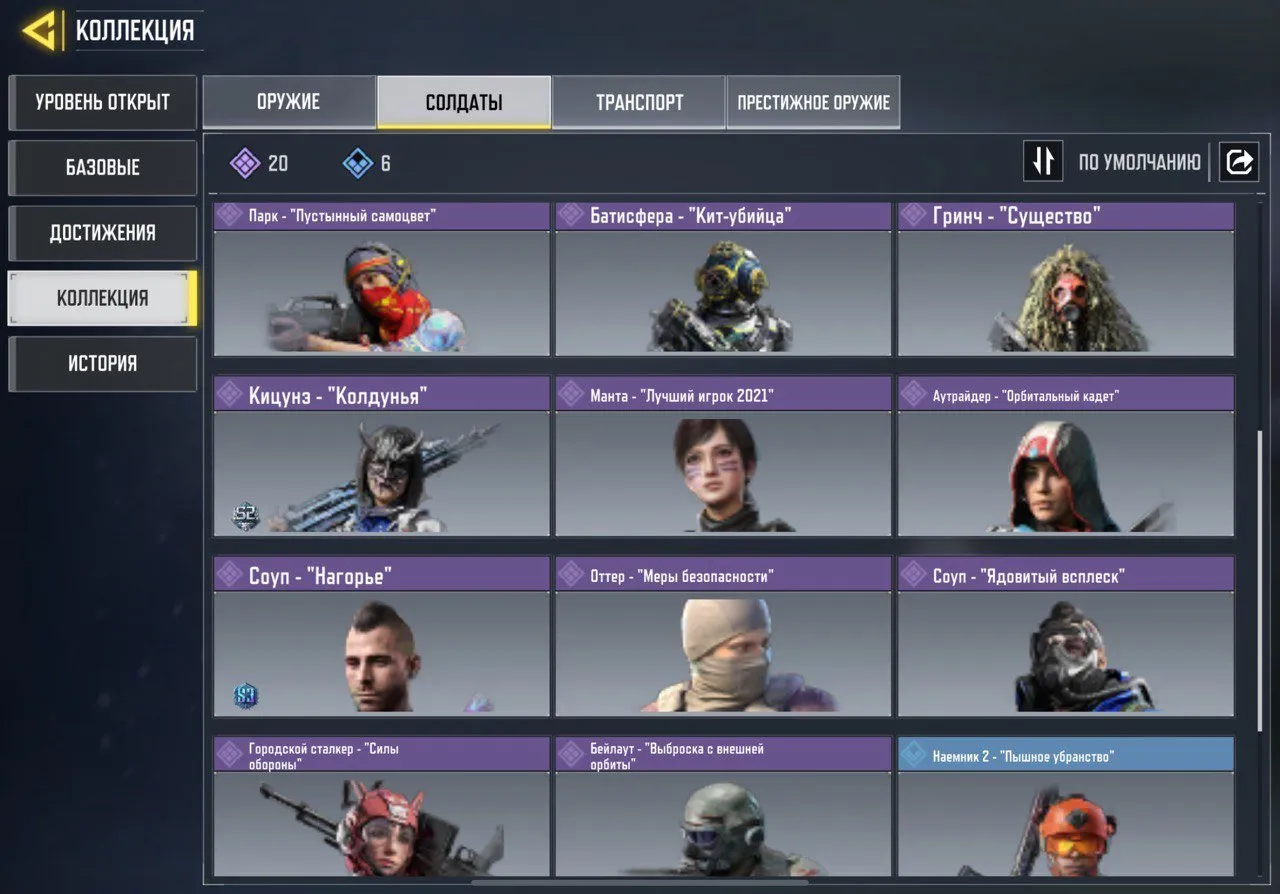The width and height of the screenshot is (1280, 894).
Task: Open the ИСТОРИЯ sidebar section
Action: tap(102, 363)
